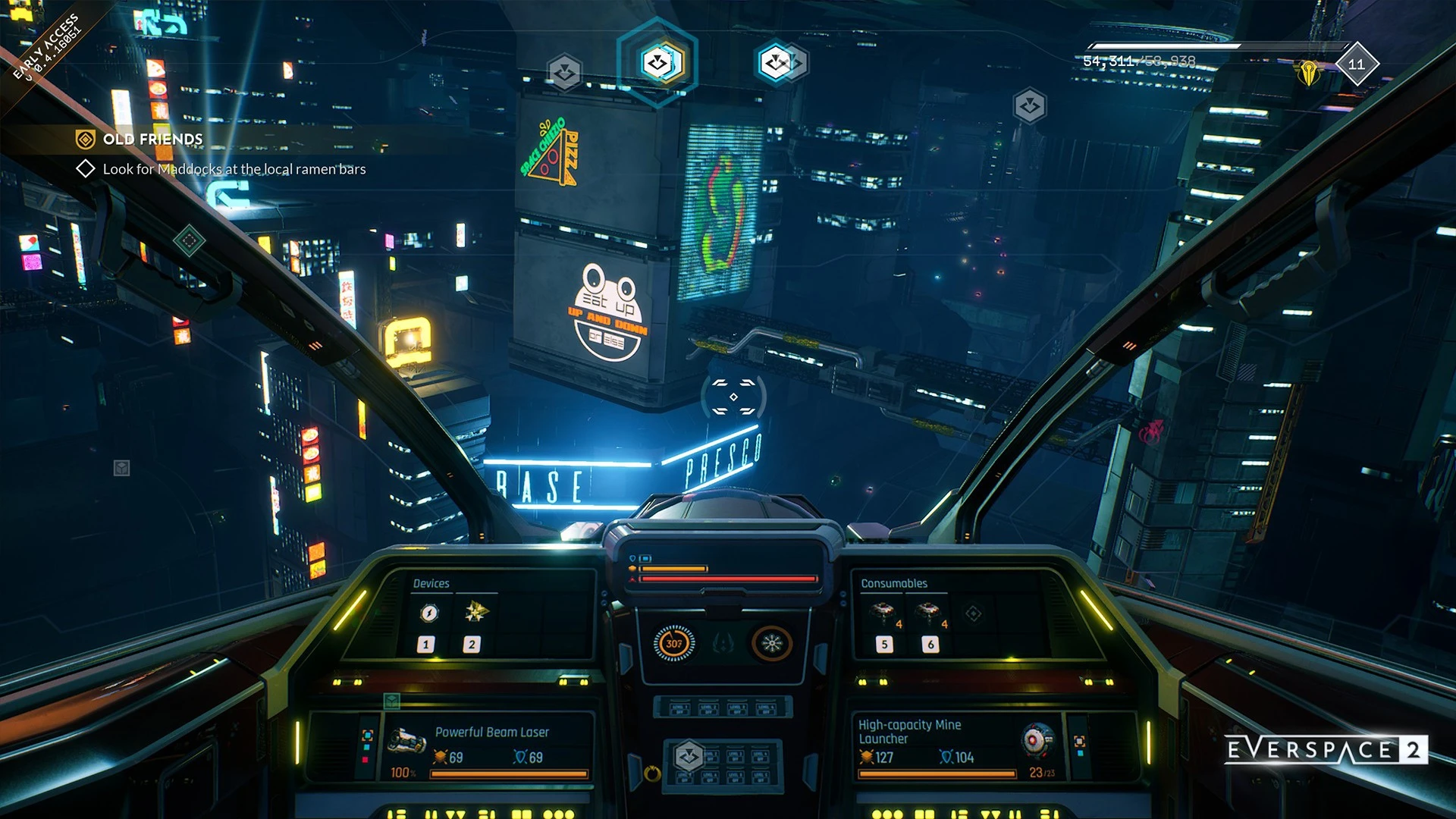The image size is (1456, 819).
Task: Select the highlighted gold-ringed waypoint marker
Action: pos(657,62)
